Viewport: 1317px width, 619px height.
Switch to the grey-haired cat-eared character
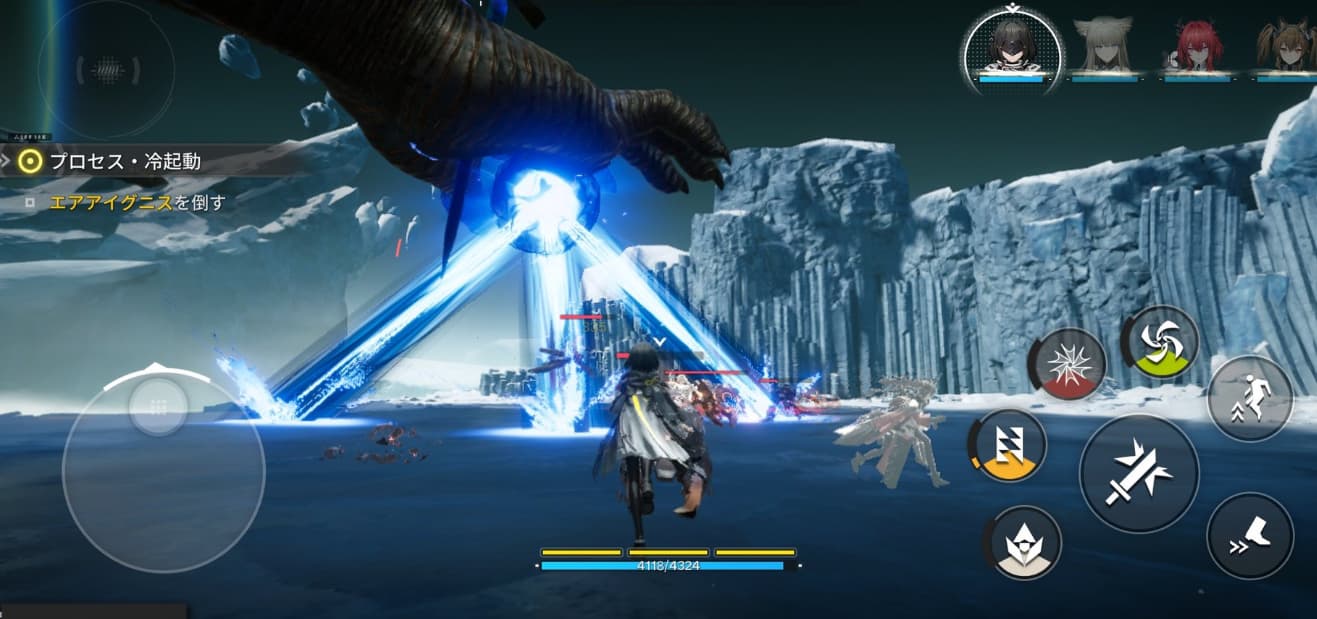tap(1104, 46)
